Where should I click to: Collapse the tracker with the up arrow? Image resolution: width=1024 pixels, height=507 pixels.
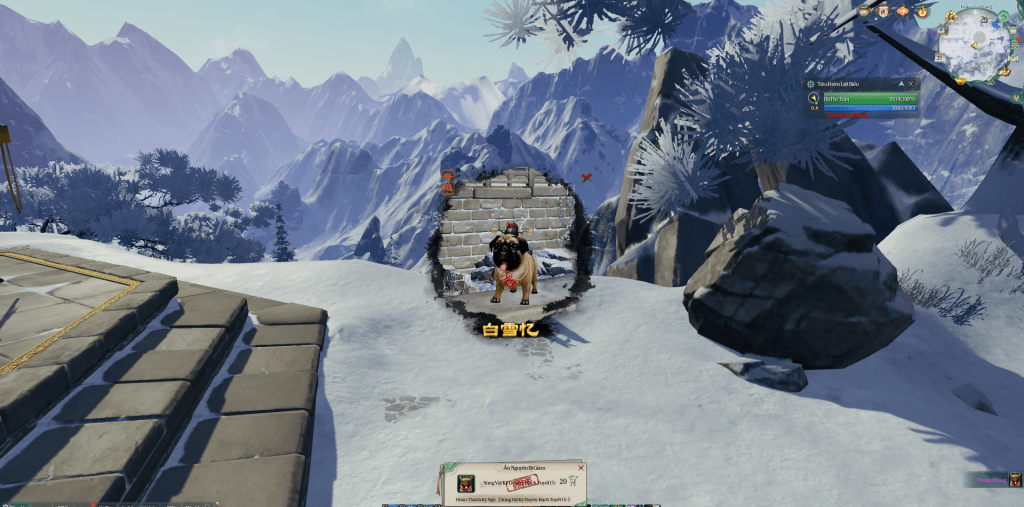pos(901,84)
